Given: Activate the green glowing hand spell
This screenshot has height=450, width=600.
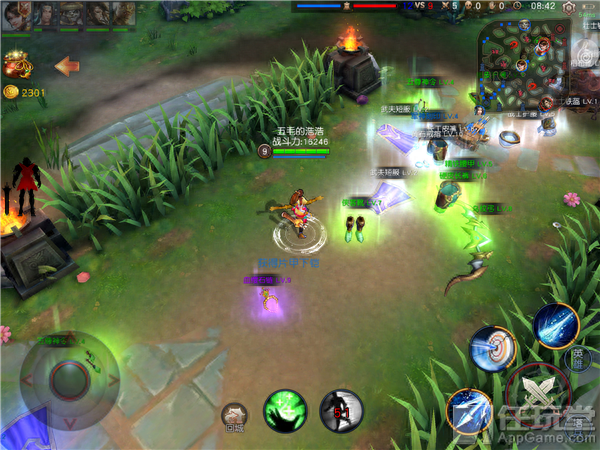Looking at the screenshot, I should tap(284, 410).
